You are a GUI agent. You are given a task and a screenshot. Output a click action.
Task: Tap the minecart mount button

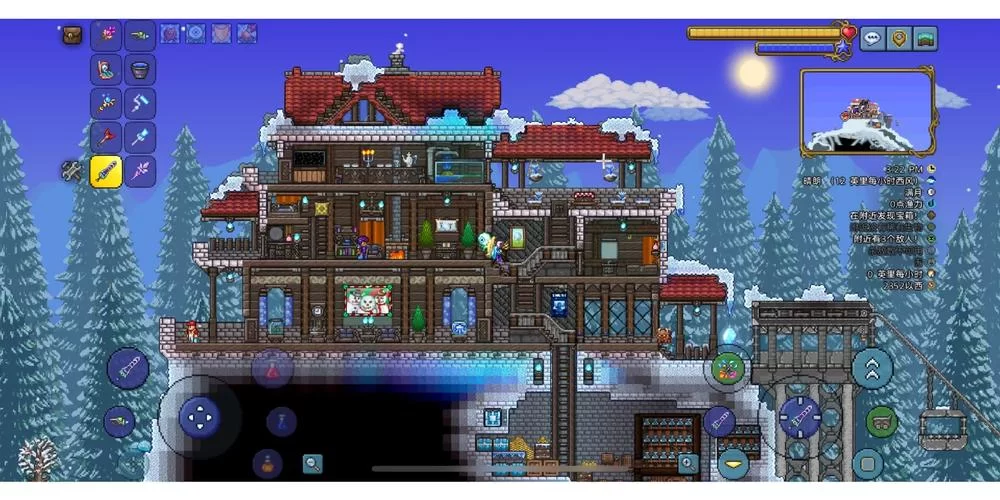[x=881, y=421]
